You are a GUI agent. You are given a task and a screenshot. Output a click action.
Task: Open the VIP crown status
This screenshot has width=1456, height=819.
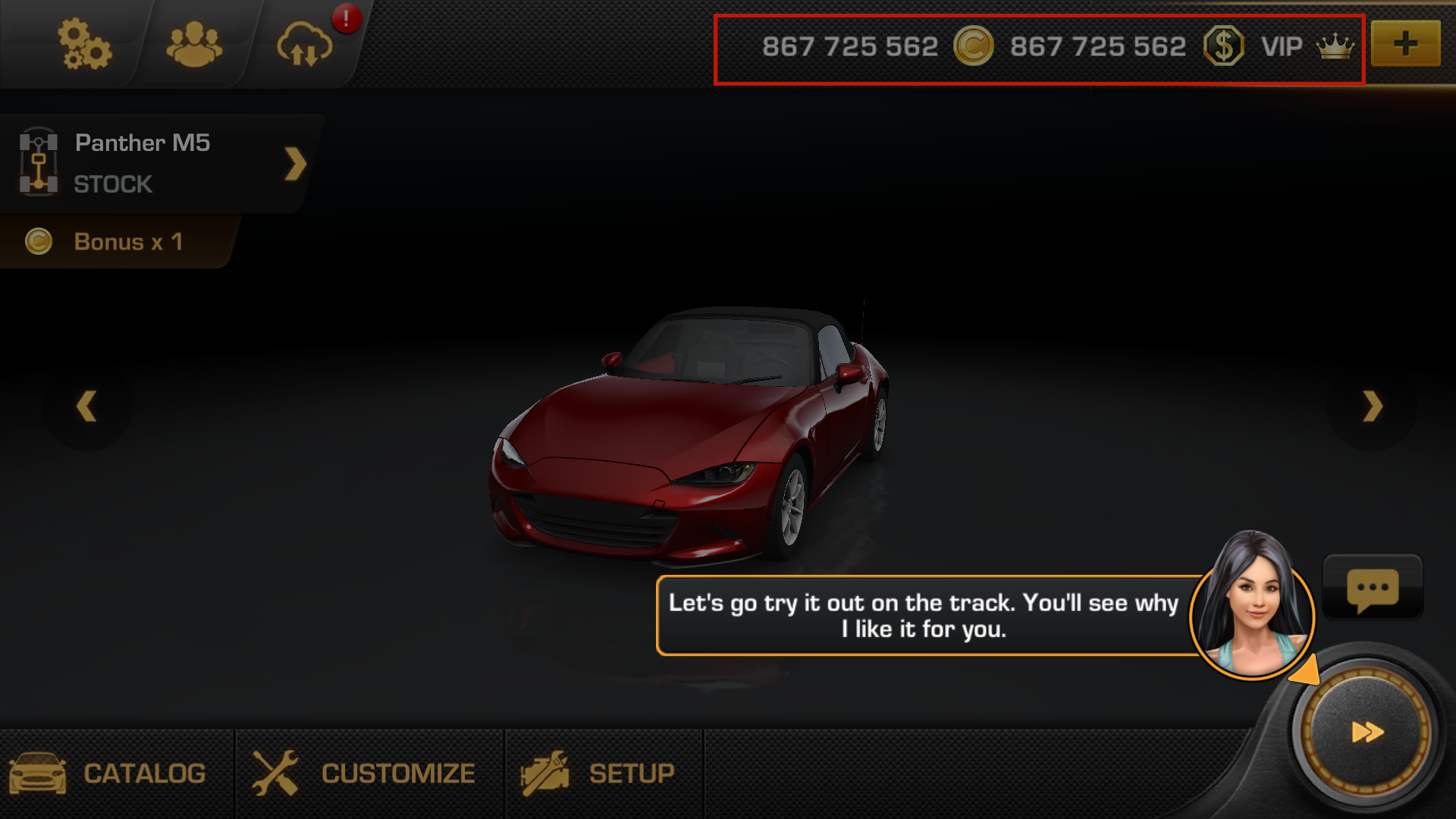tap(1307, 47)
